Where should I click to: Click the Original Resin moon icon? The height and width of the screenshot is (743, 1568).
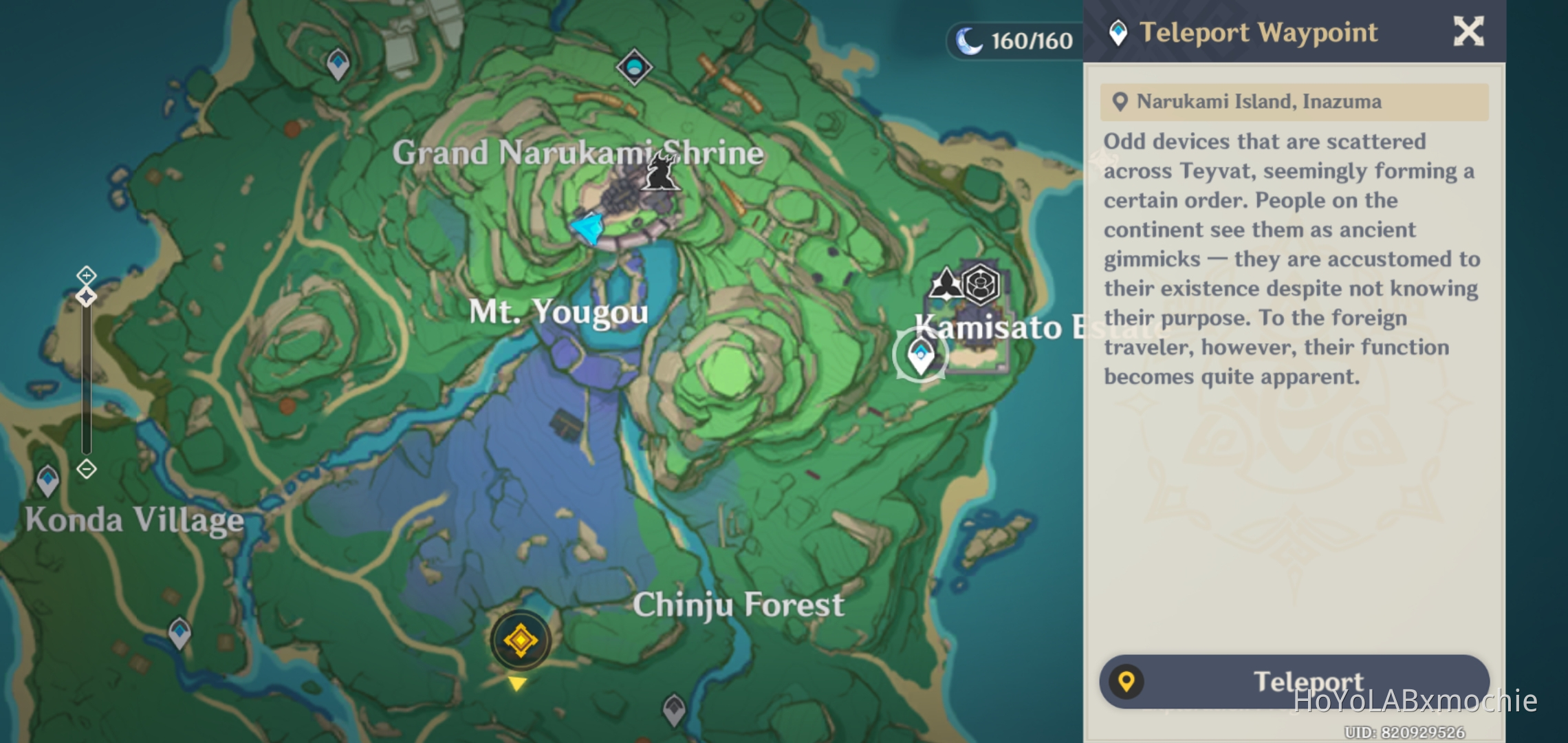tap(967, 41)
